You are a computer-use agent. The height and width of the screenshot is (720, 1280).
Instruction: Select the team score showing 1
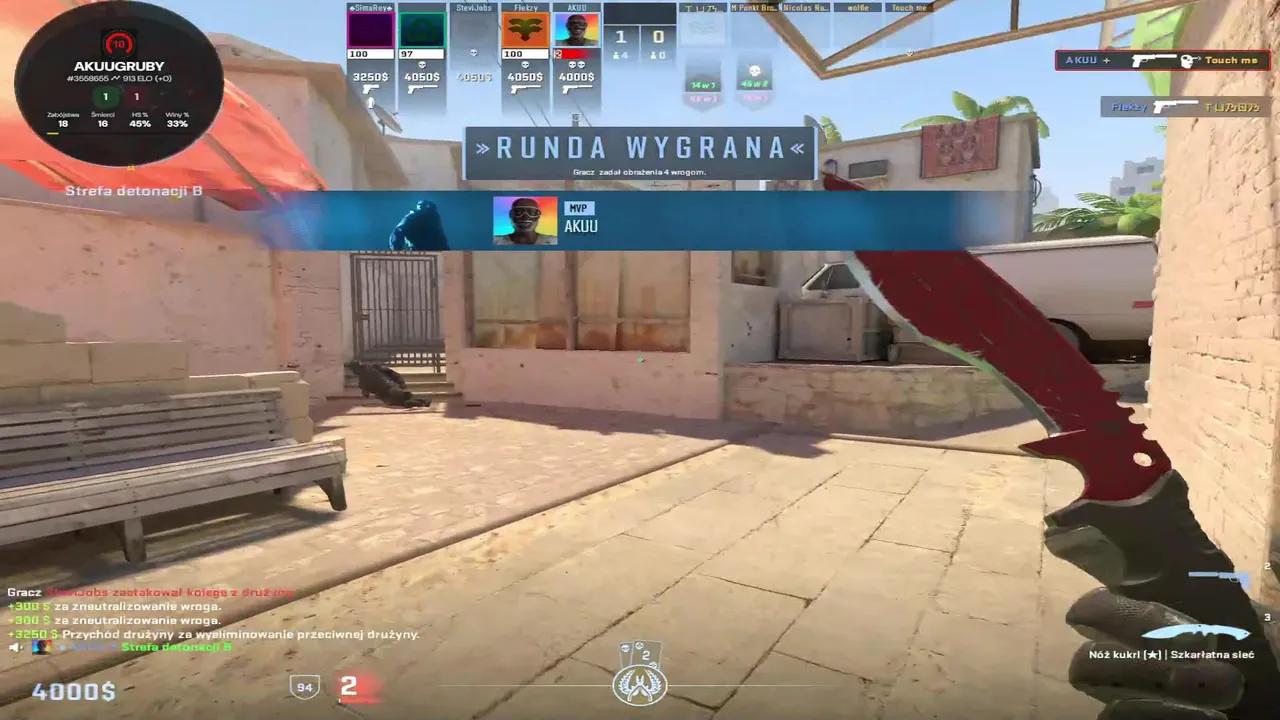621,37
